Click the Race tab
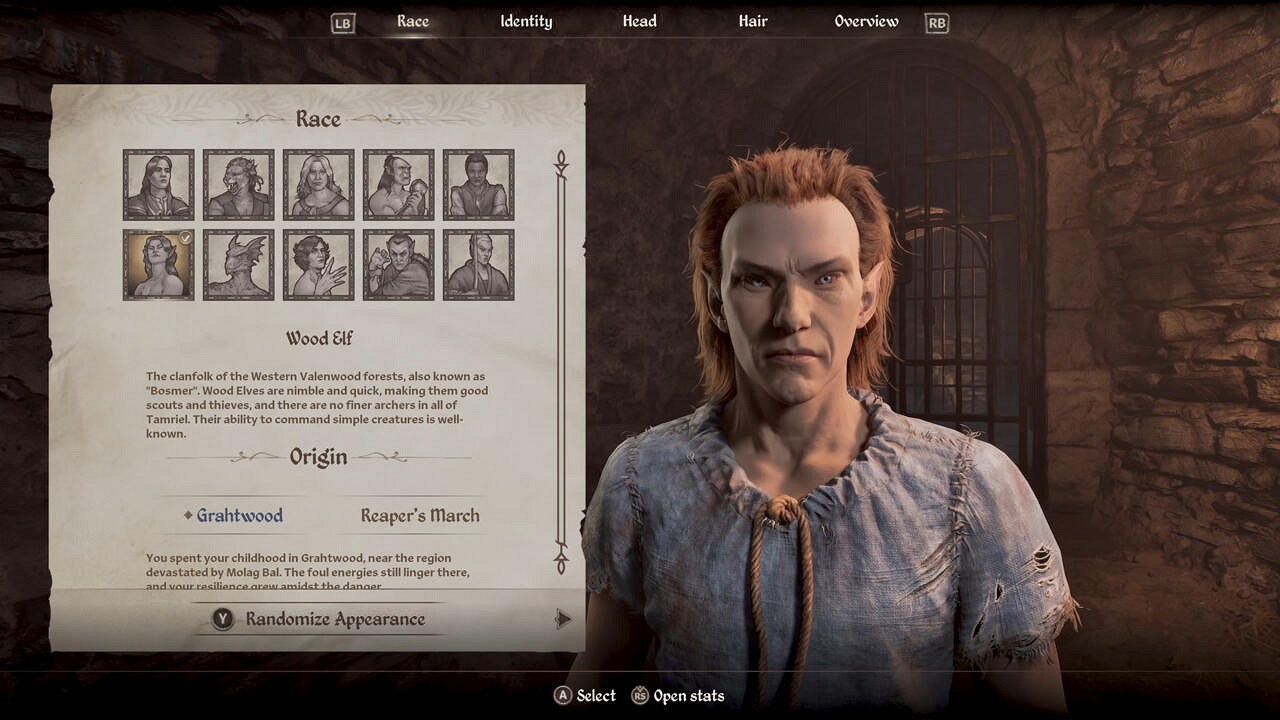 413,22
